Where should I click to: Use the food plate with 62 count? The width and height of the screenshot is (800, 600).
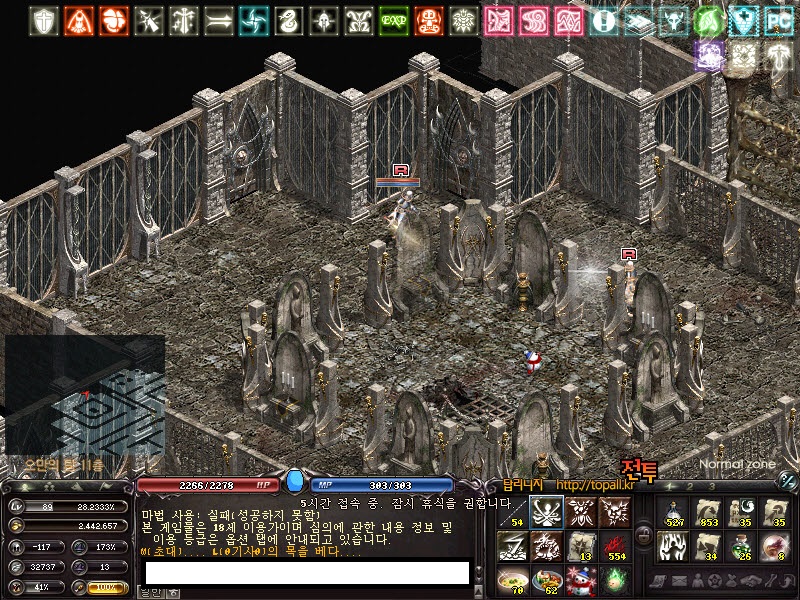(x=546, y=580)
